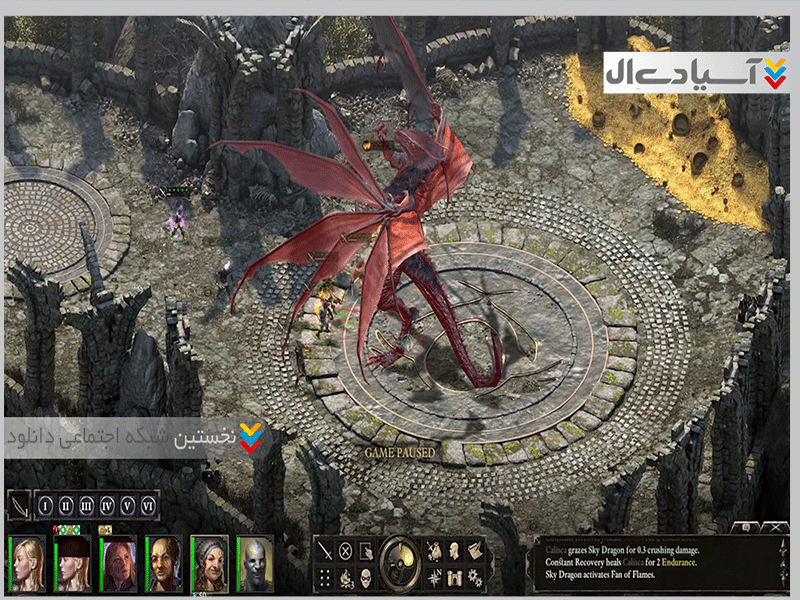Select the grey-skinned bald party portrait
Screen dimensions: 800x600
255,562
